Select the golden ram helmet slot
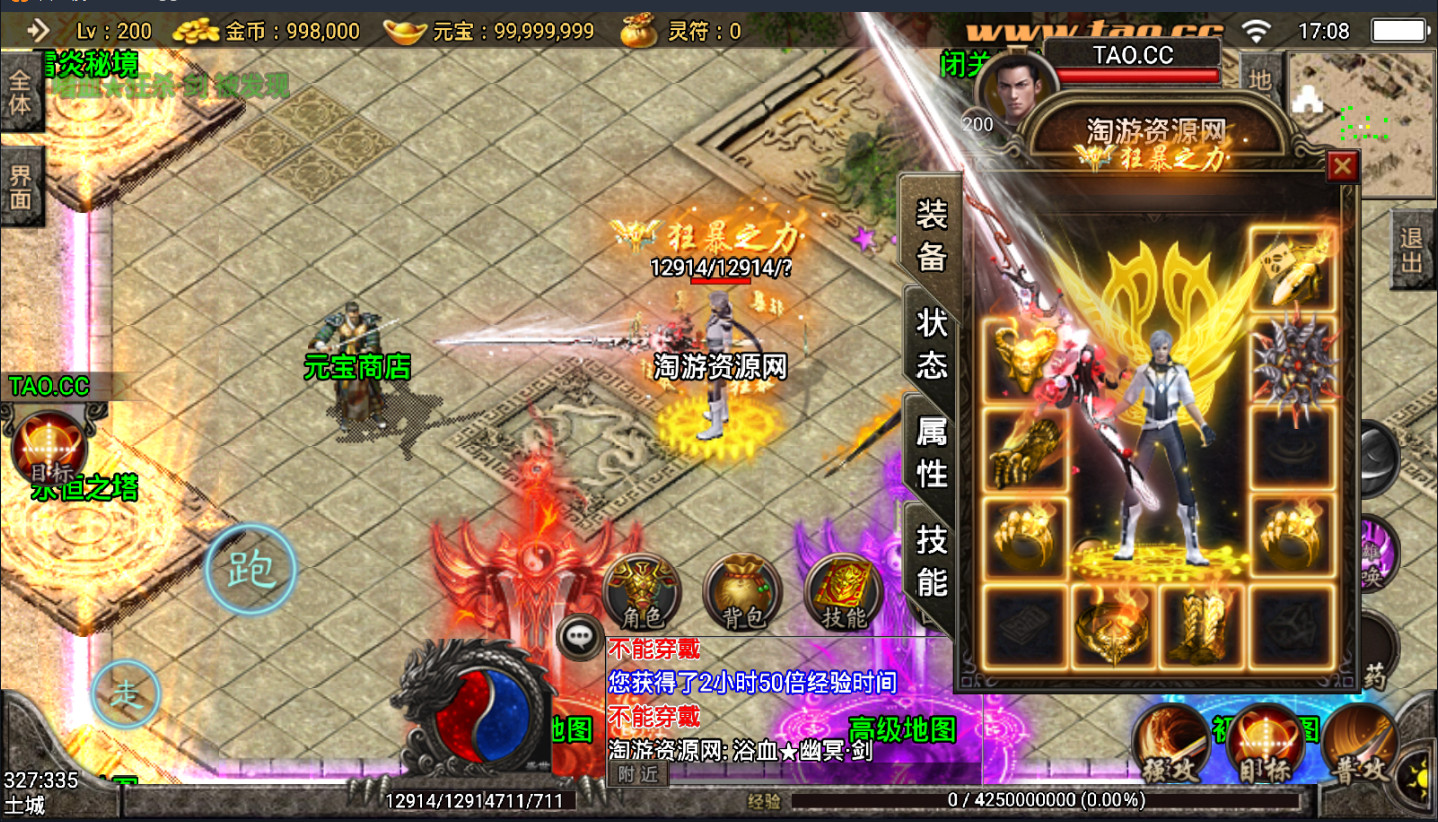The image size is (1438, 822). coord(1025,358)
